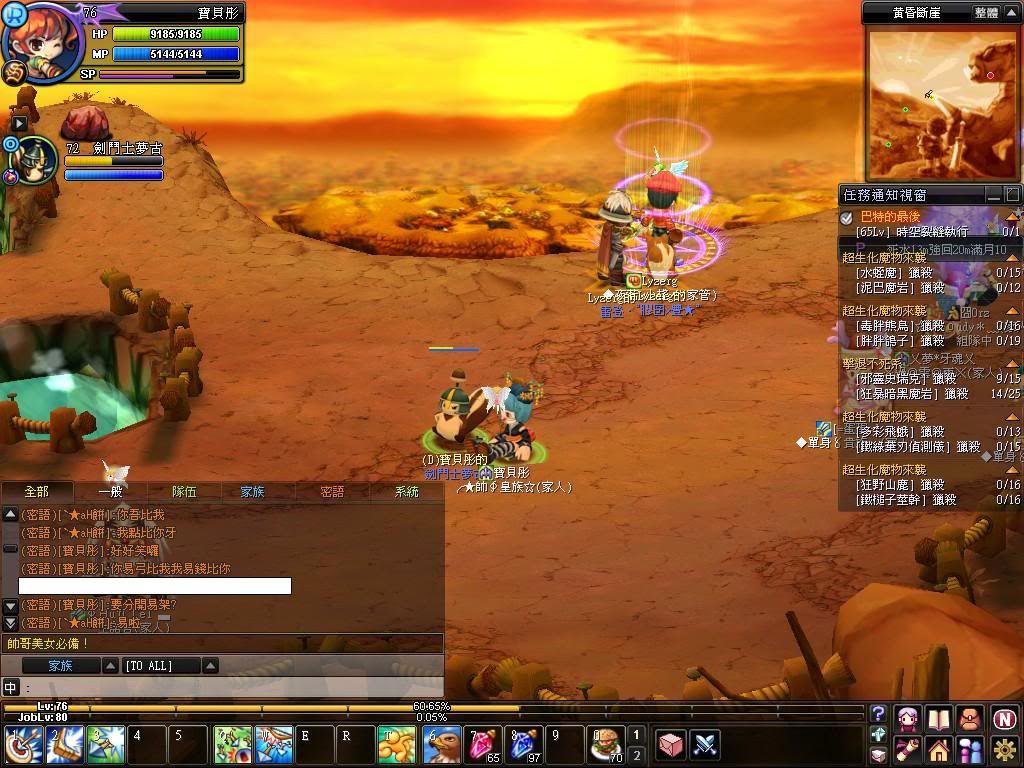Click the 黃昏斷崖 minimap
The height and width of the screenshot is (768, 1024).
(x=929, y=103)
